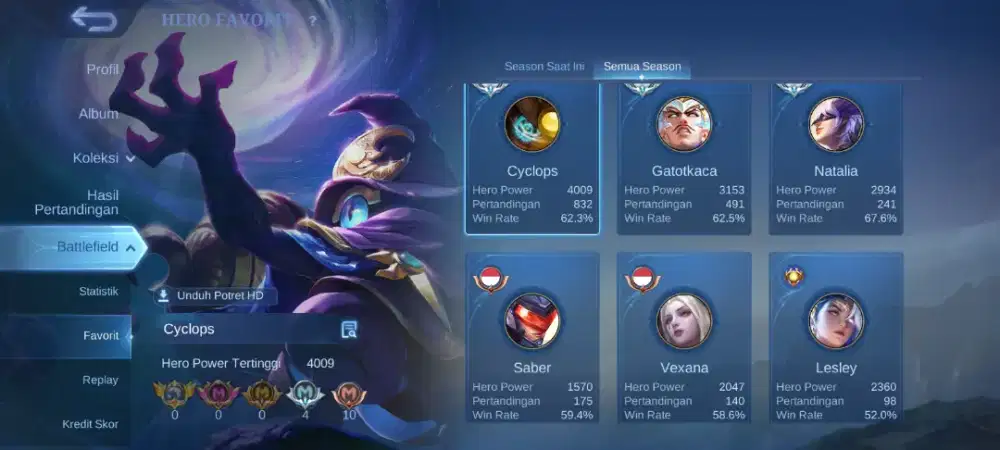Viewport: 1000px width, 450px height.
Task: View the Kredit Skor page
Action: click(90, 424)
